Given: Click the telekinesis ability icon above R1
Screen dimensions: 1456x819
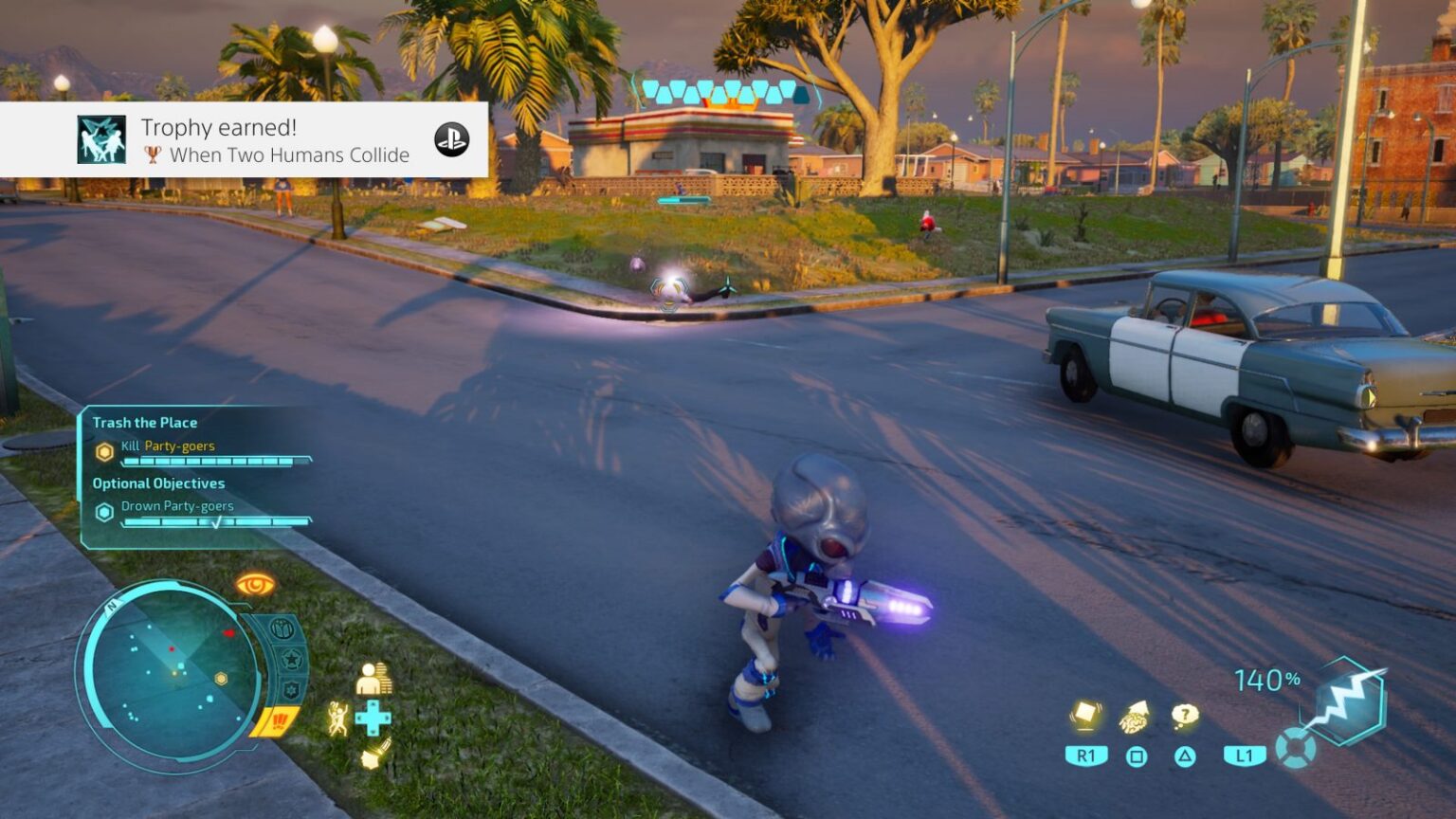Looking at the screenshot, I should [1084, 713].
